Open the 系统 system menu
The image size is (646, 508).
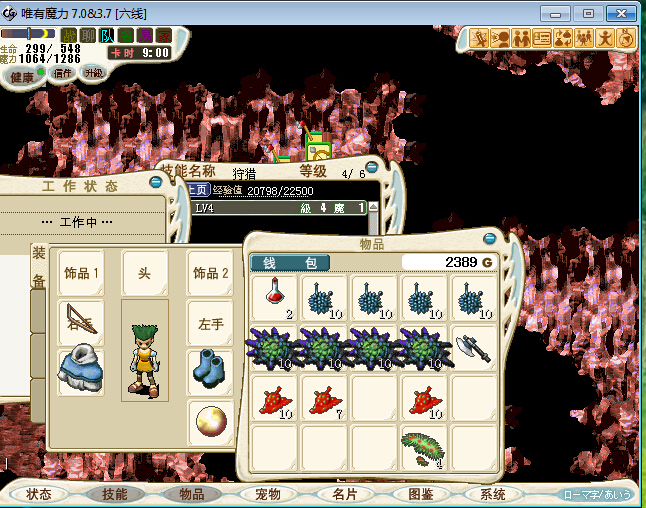coord(493,494)
